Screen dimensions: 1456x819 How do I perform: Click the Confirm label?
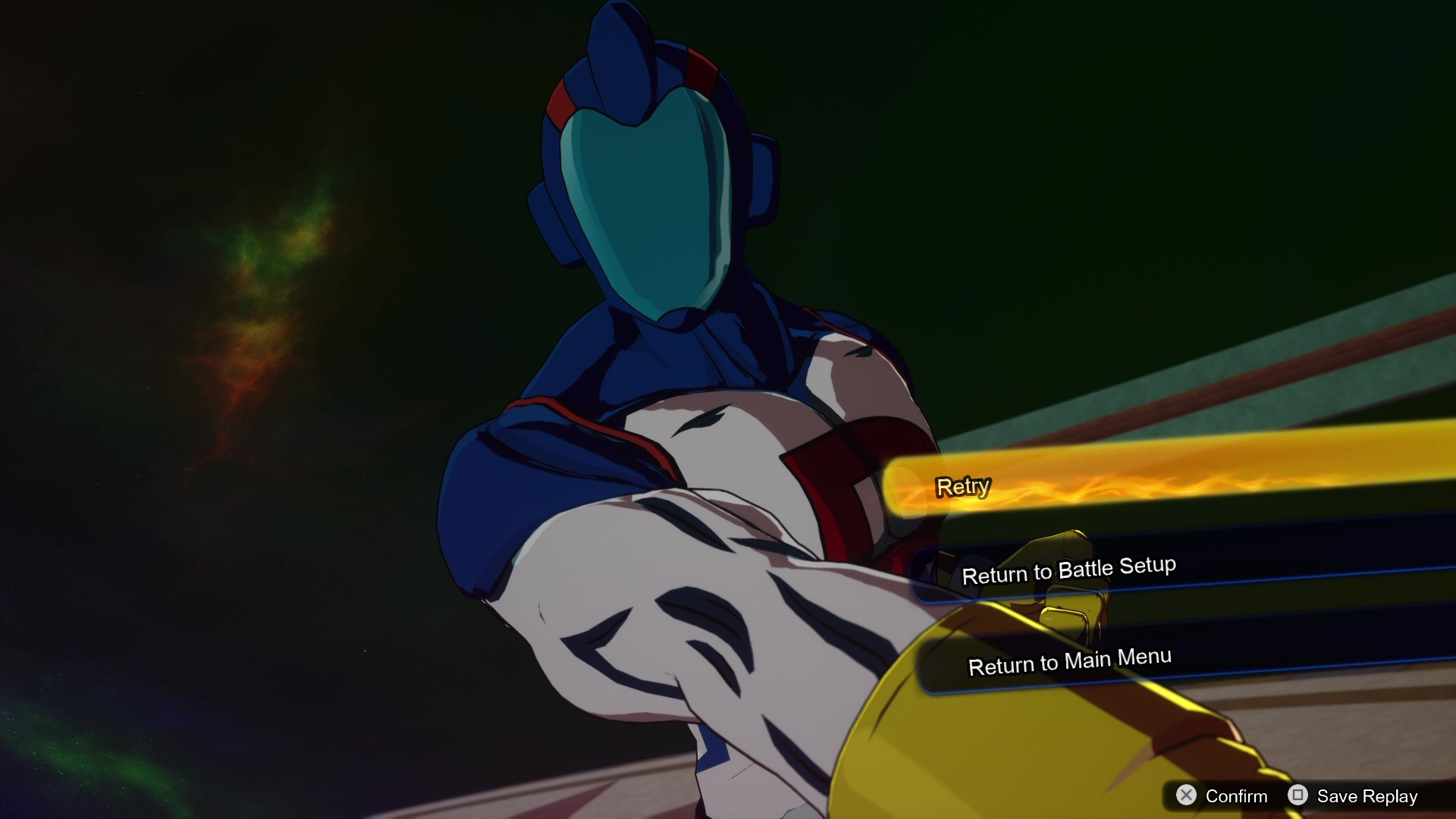coord(1236,795)
